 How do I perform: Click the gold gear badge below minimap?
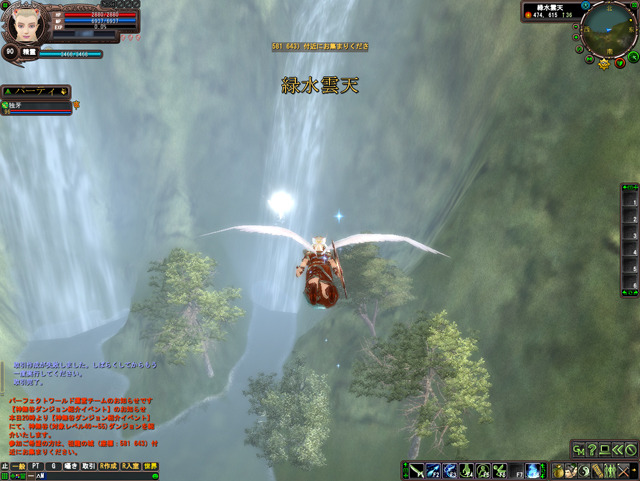click(604, 63)
